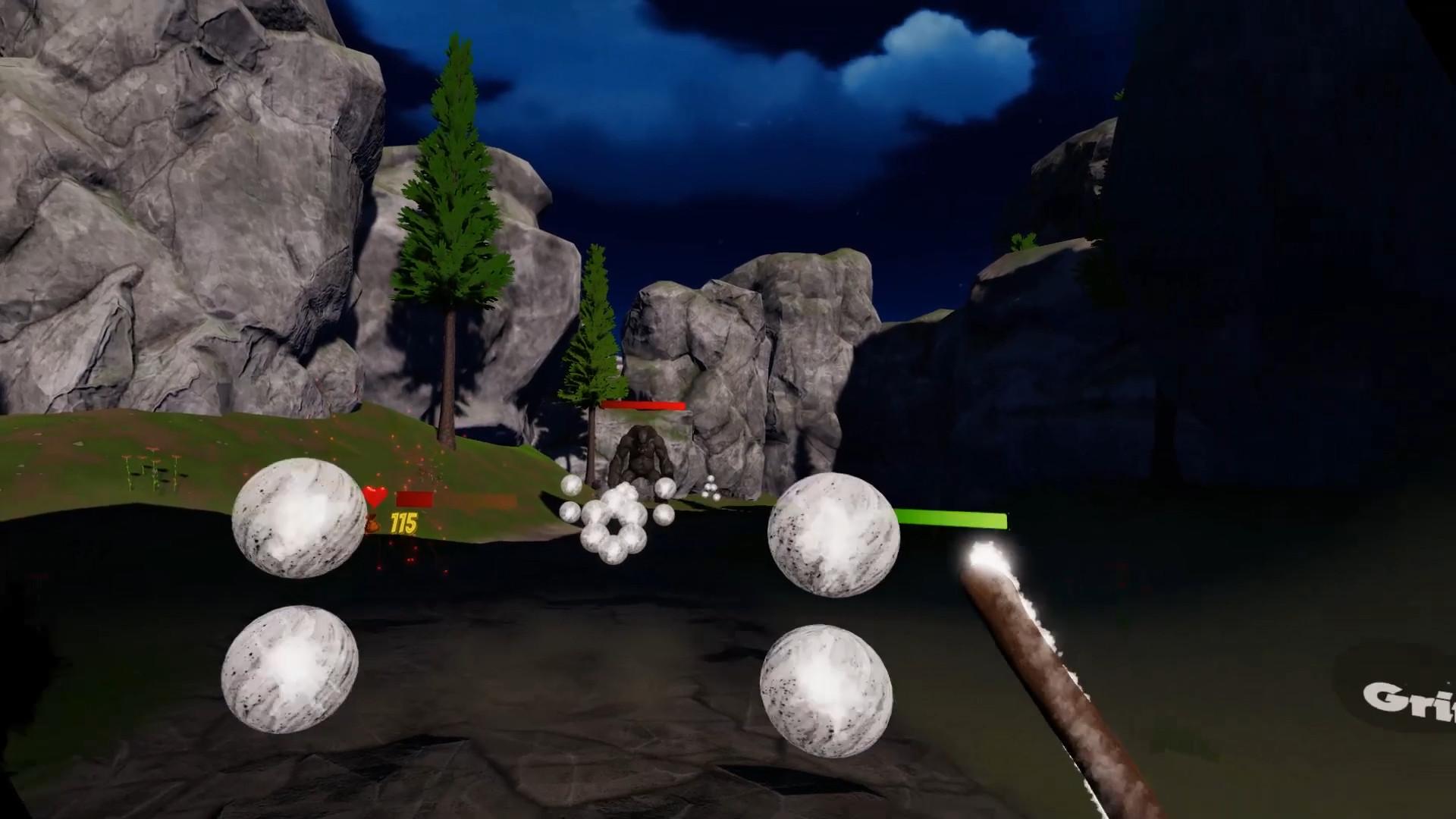Click the red heart health icon

pyautogui.click(x=374, y=496)
